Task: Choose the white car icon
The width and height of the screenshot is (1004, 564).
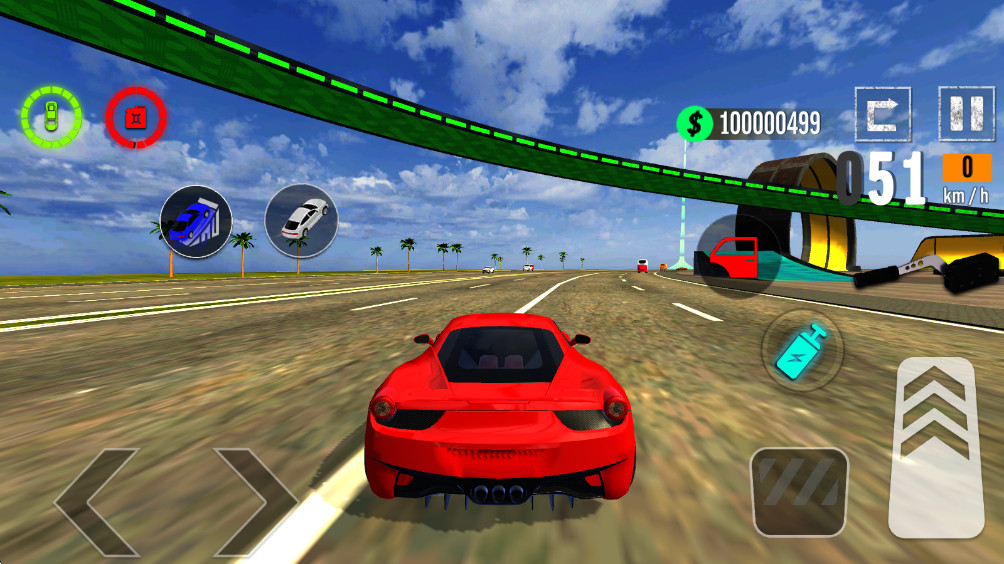Action: [301, 220]
